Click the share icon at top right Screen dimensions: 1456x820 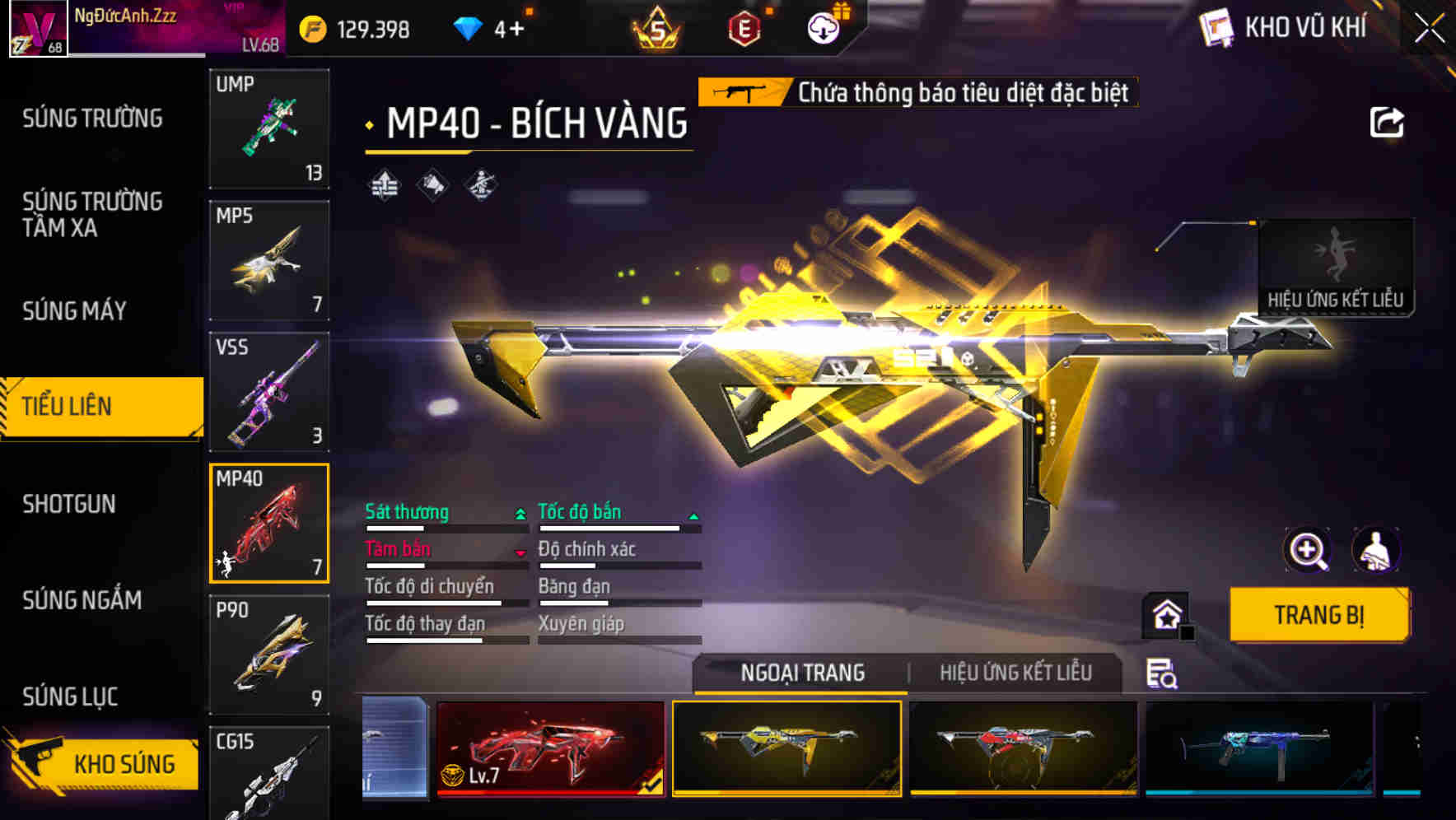coord(1388,122)
